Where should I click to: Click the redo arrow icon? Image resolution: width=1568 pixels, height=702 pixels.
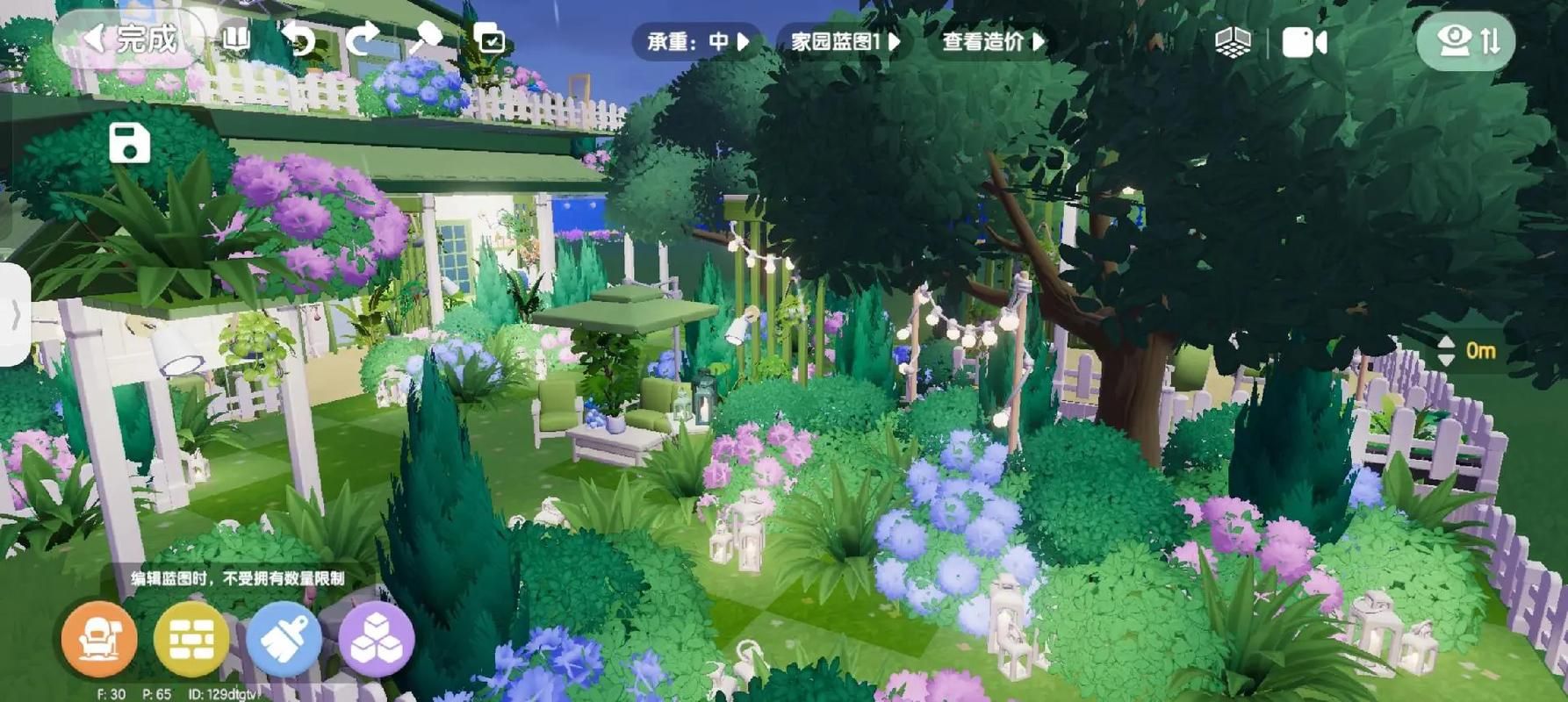362,39
